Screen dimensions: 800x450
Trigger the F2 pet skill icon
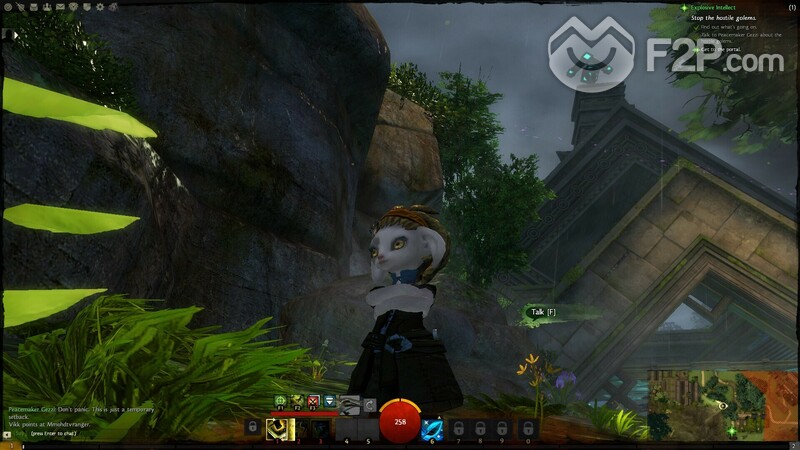[x=297, y=402]
